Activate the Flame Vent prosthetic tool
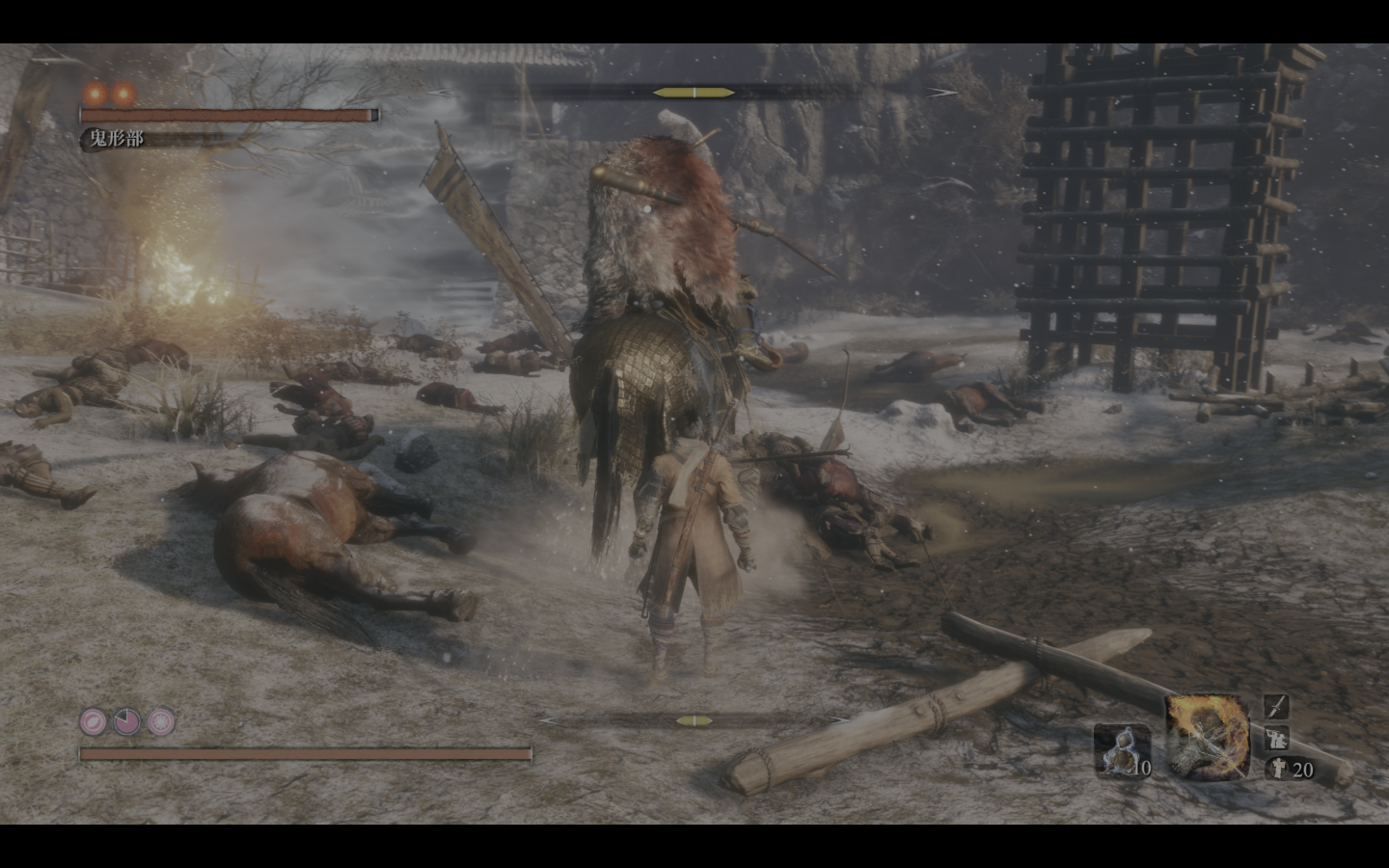The image size is (1389, 868). click(x=1207, y=738)
